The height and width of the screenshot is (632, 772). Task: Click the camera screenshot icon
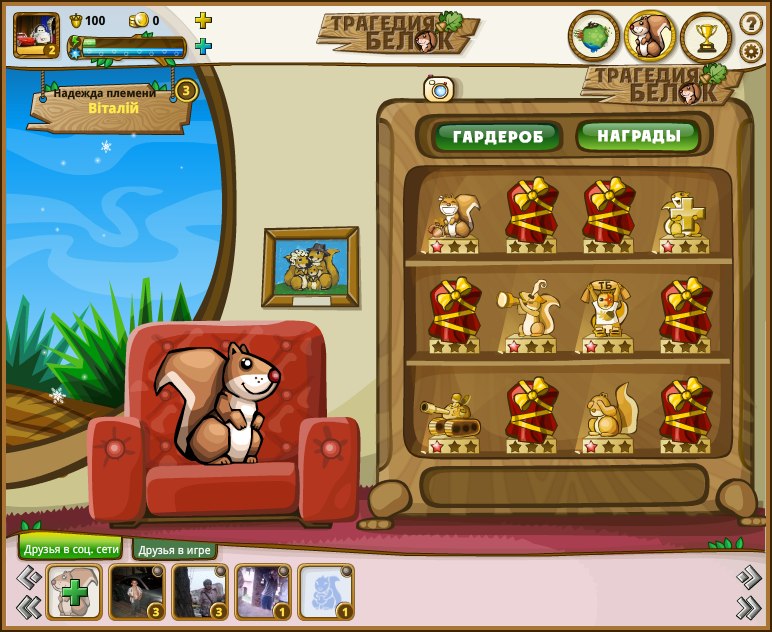438,89
